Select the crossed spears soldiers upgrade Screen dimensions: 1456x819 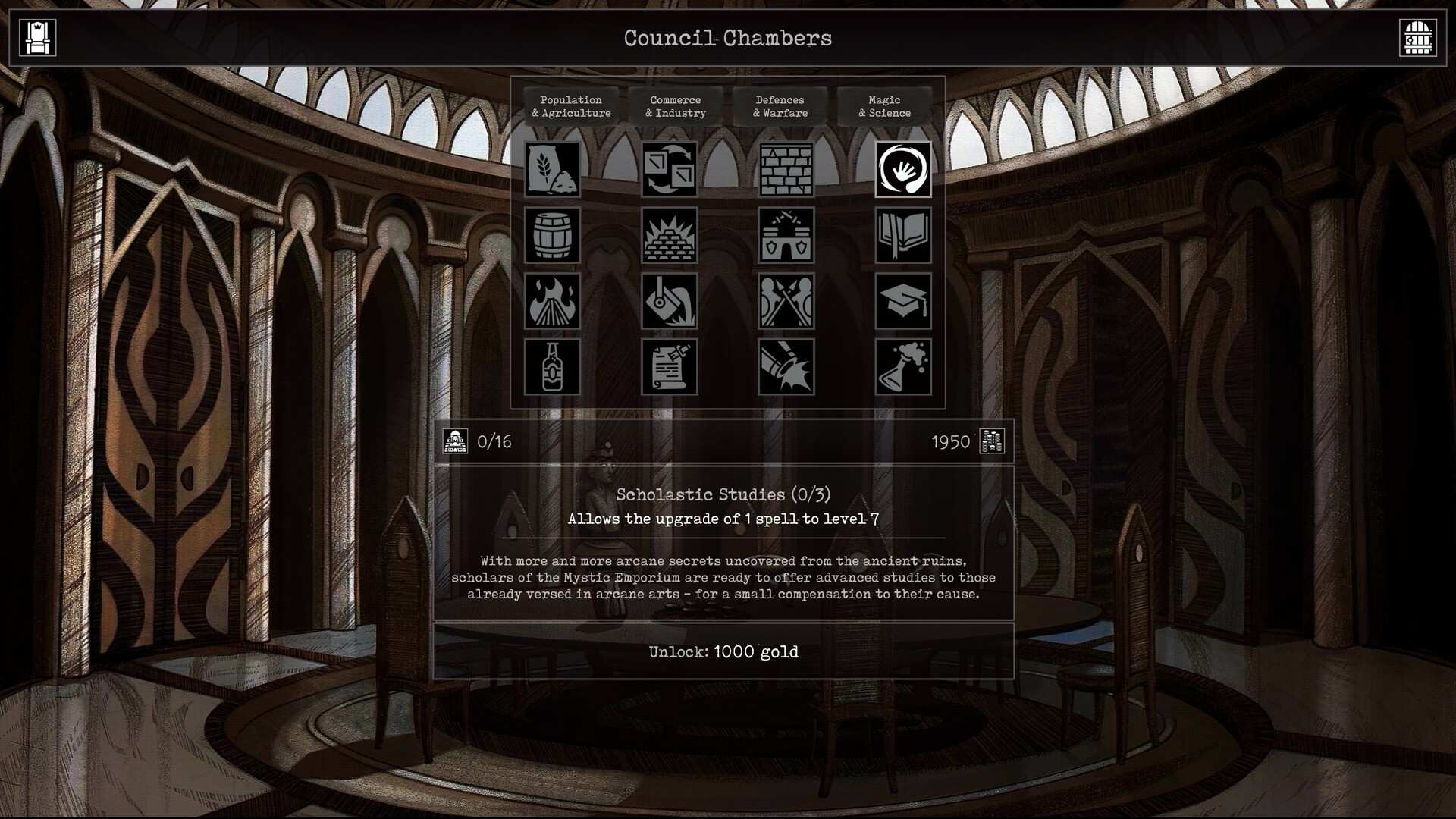(785, 301)
